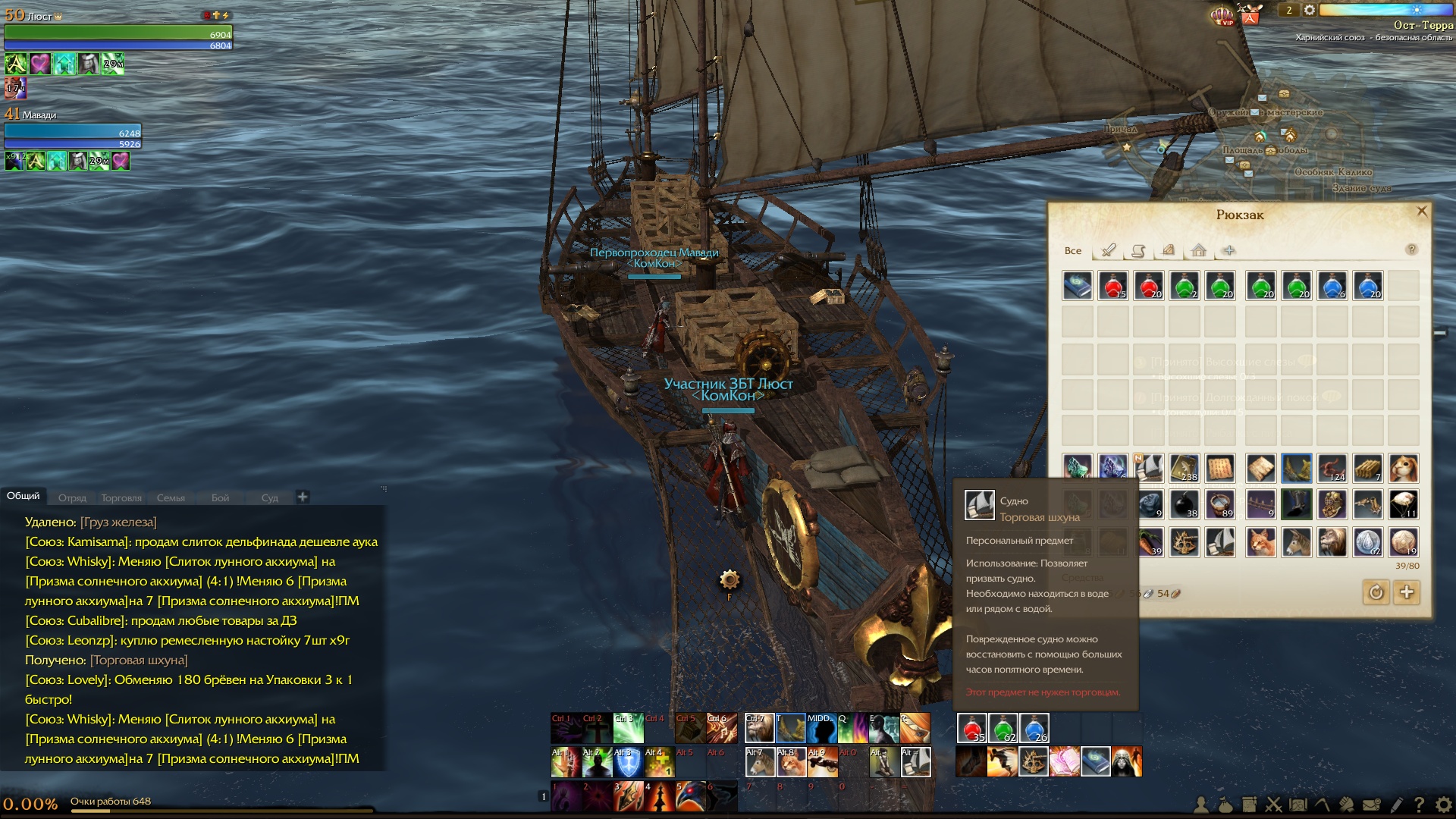Add a new chat tab with plus
Viewport: 1456px width, 819px height.
pyautogui.click(x=303, y=497)
